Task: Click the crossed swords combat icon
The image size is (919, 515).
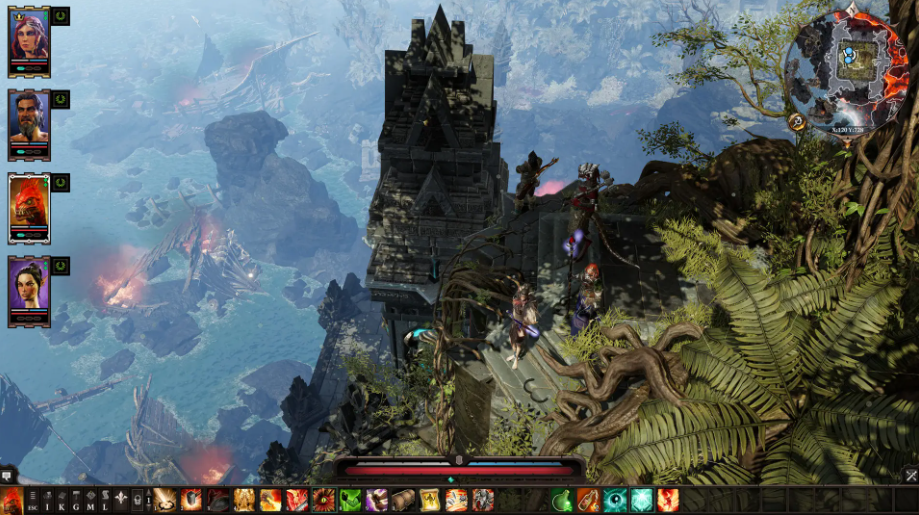Action: coord(911,475)
